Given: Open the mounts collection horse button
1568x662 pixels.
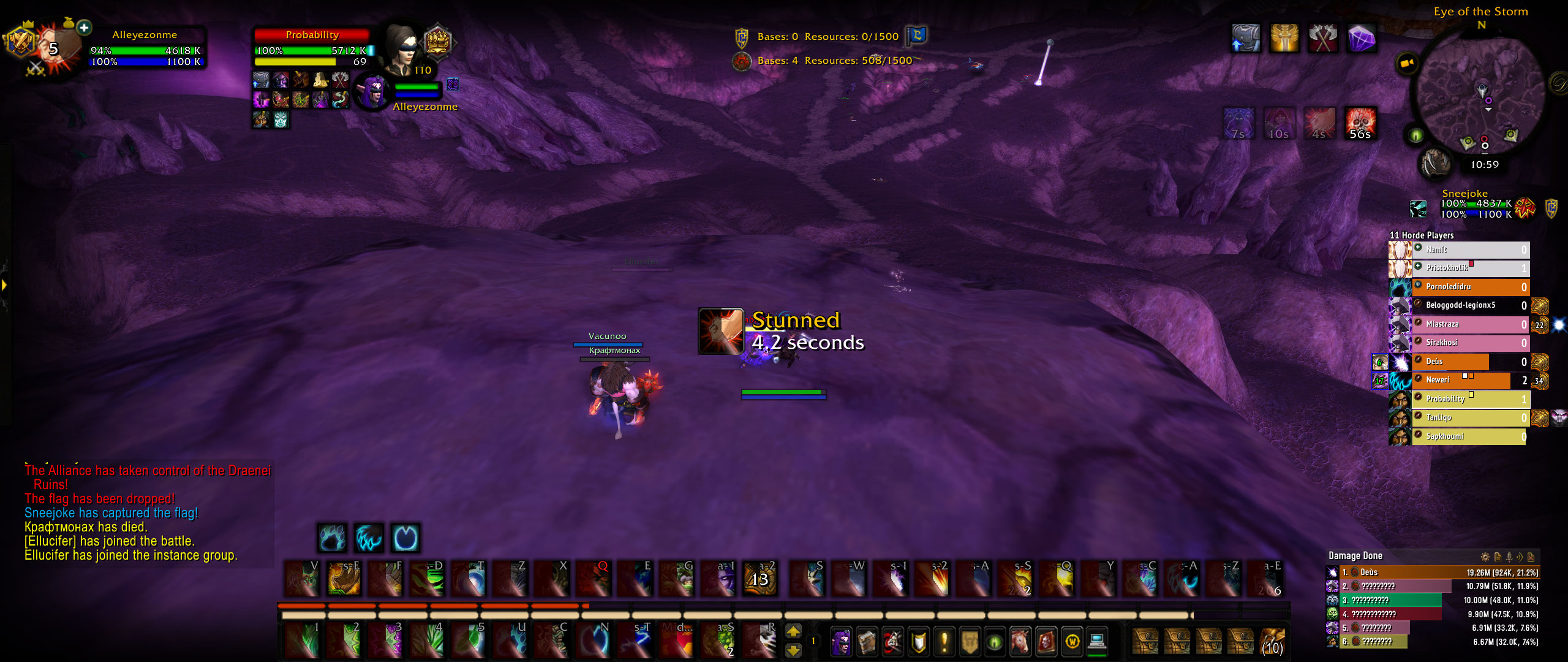Looking at the screenshot, I should pyautogui.click(x=1020, y=642).
